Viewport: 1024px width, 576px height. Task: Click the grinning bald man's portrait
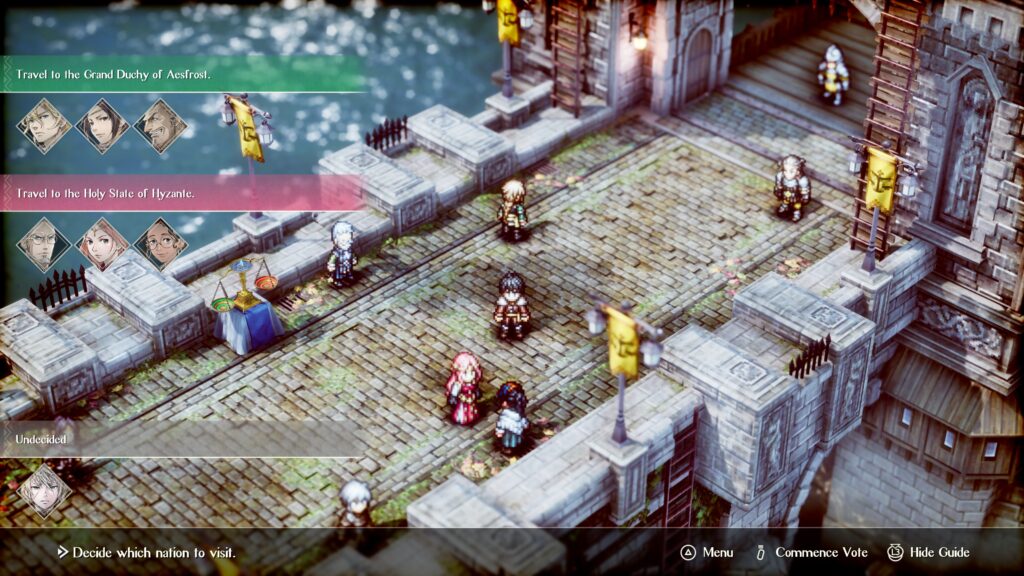click(x=160, y=126)
